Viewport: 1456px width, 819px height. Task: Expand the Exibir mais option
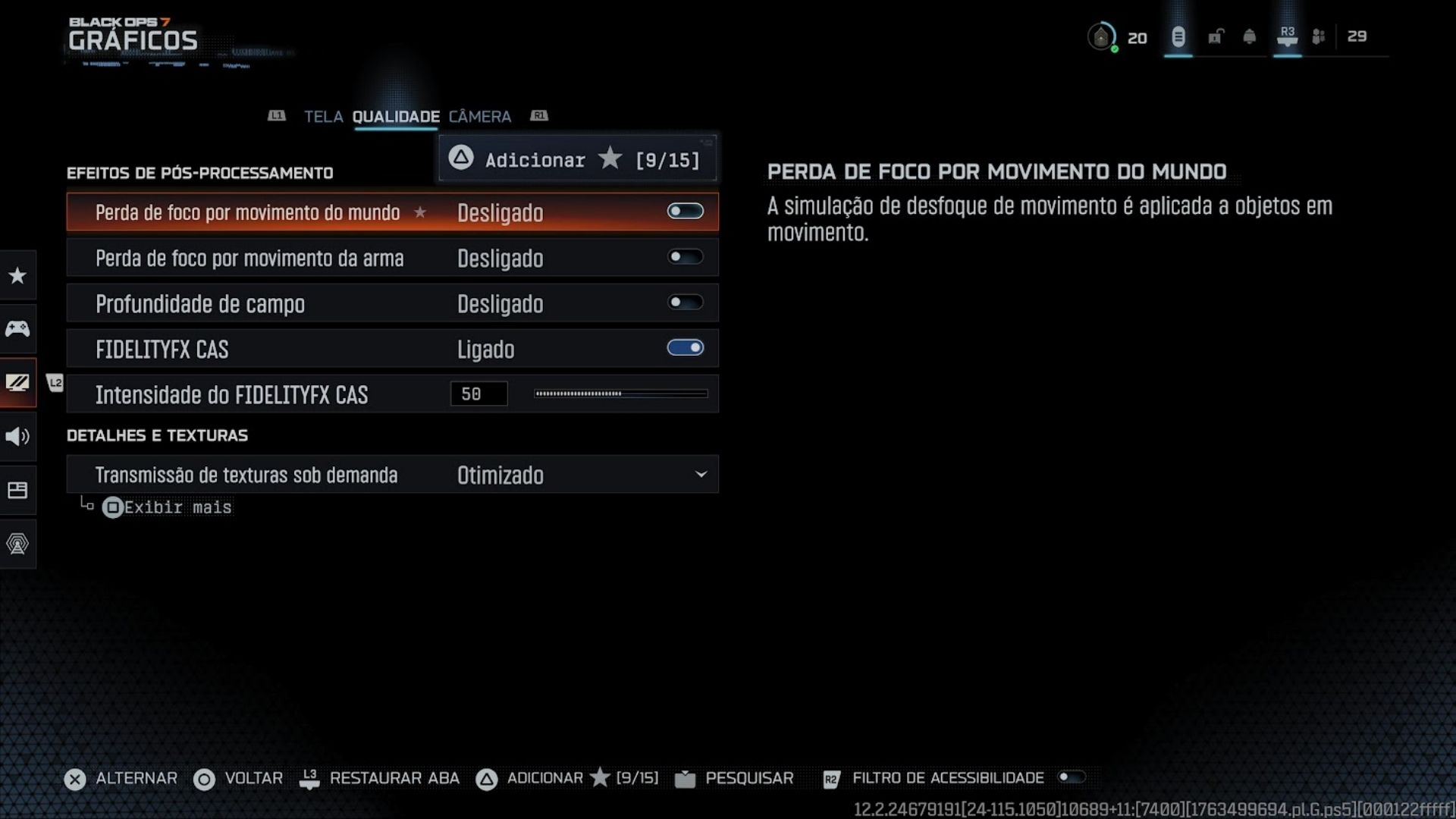(x=168, y=507)
